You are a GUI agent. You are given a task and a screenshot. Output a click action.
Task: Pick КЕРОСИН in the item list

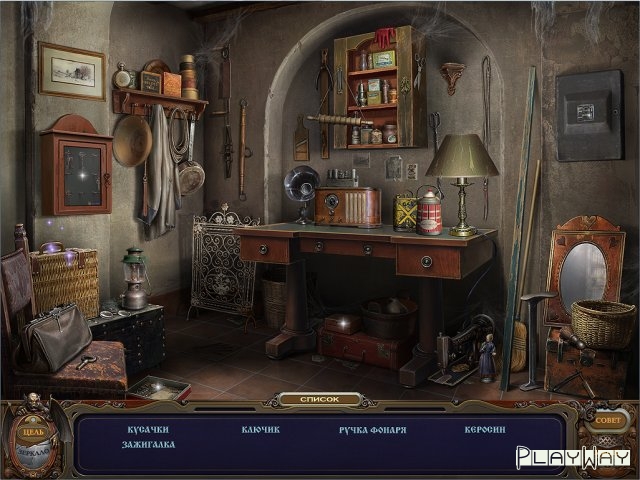pyautogui.click(x=484, y=429)
